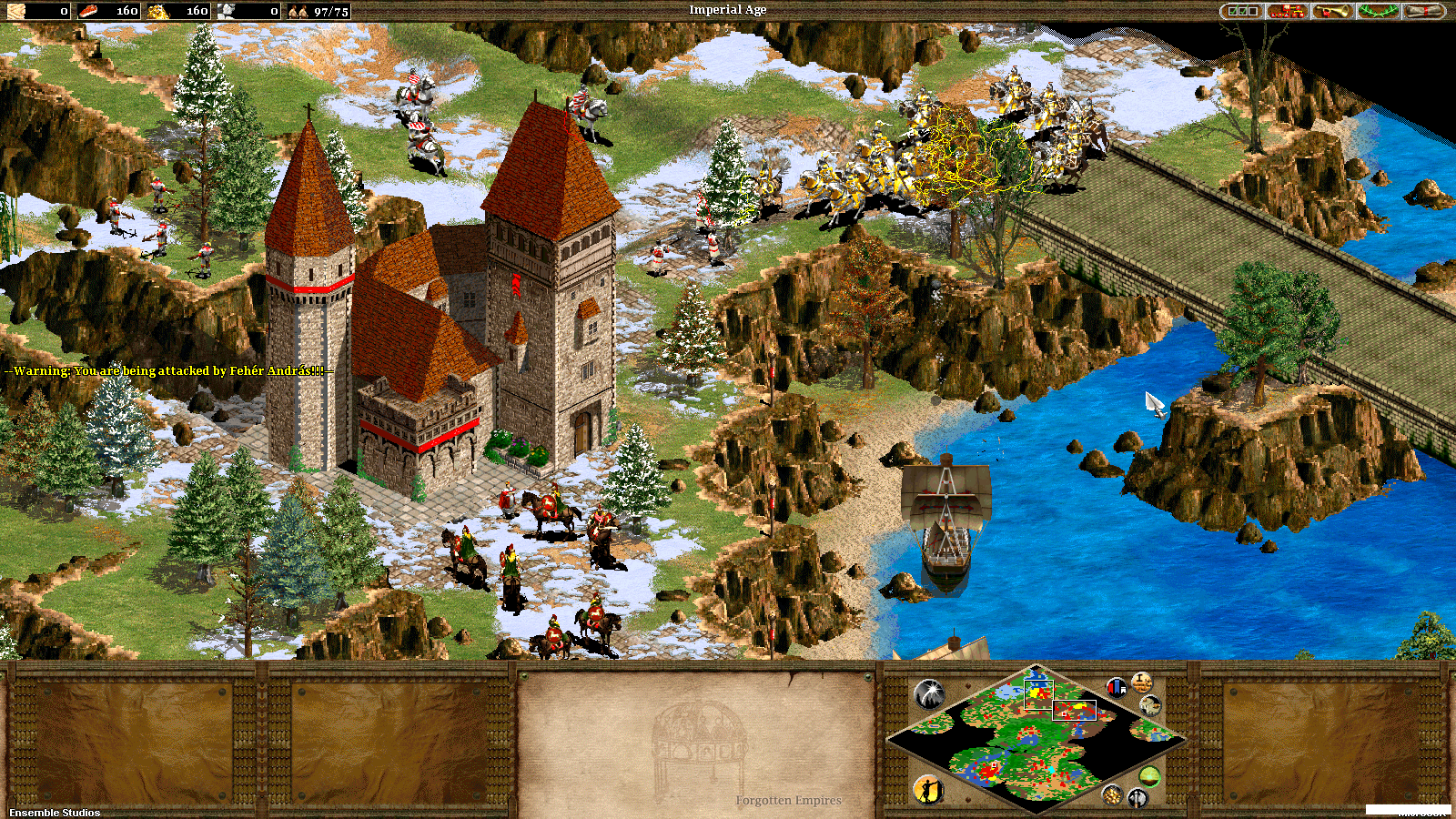Switch minimap to economic gold mode
1456x819 pixels.
coord(1112,795)
